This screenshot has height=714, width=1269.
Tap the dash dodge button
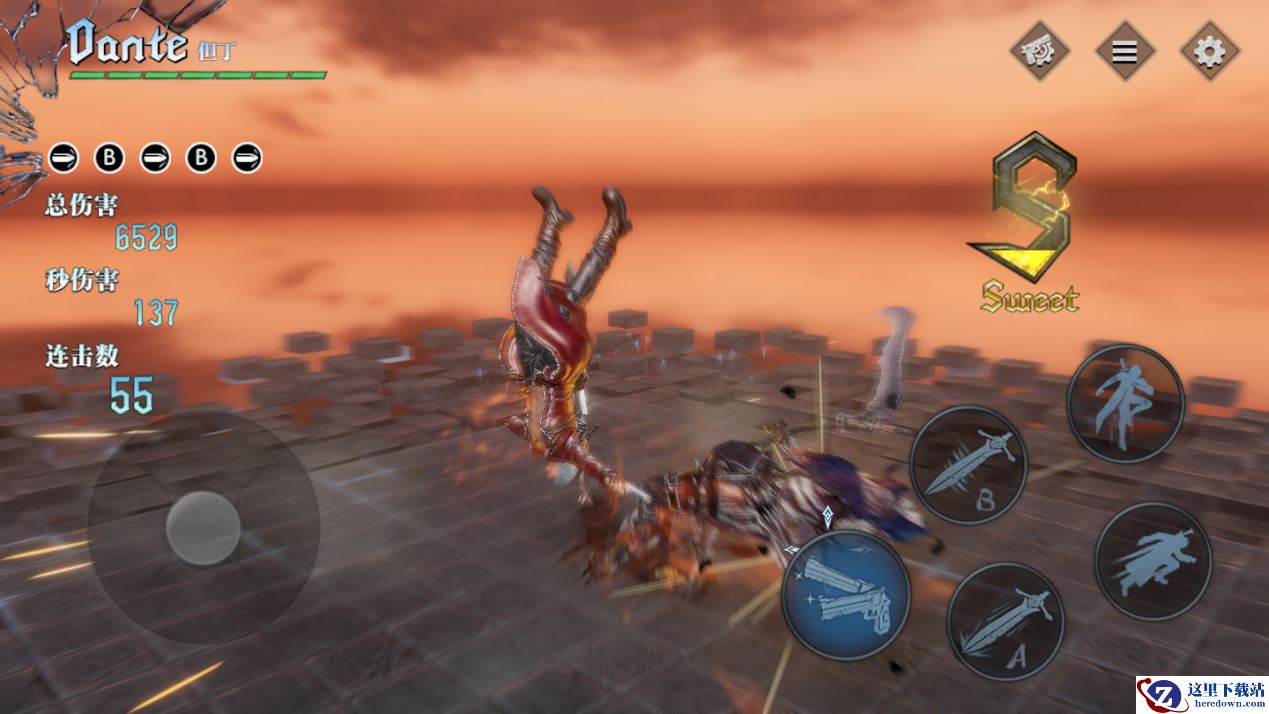point(1152,561)
